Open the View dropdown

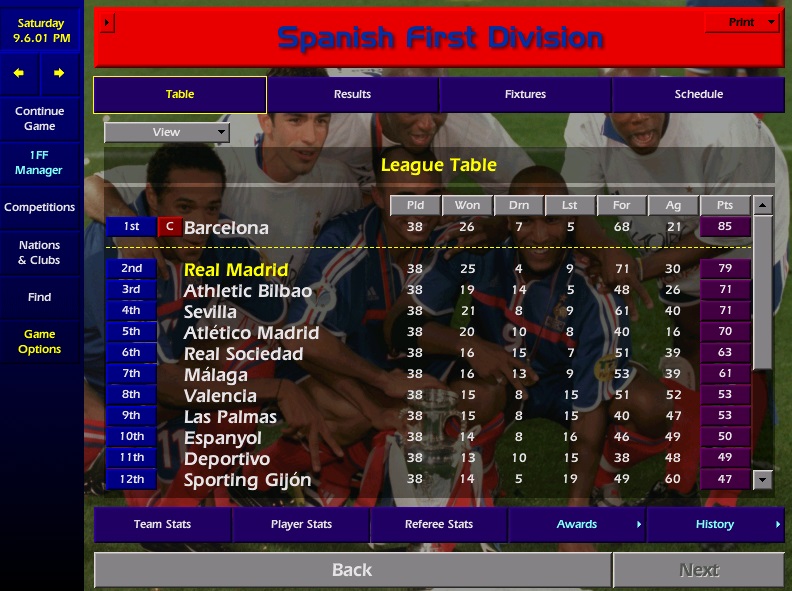[167, 132]
